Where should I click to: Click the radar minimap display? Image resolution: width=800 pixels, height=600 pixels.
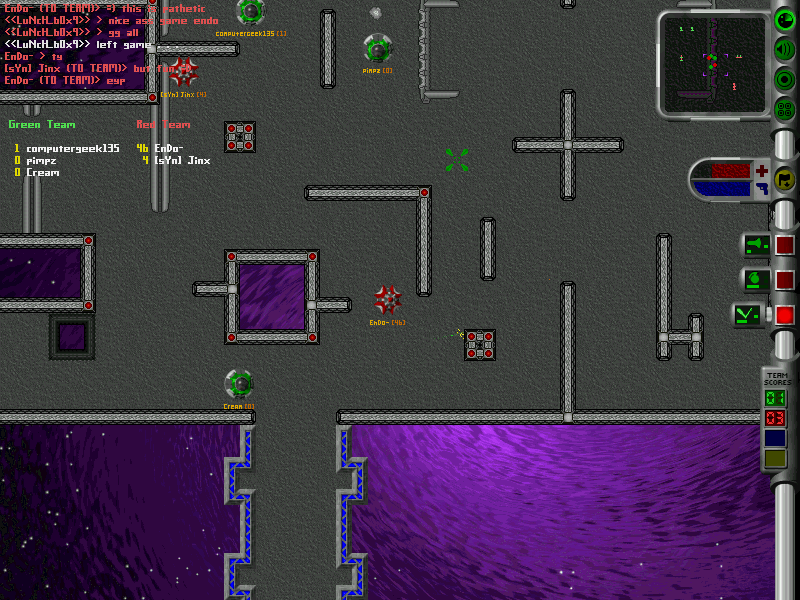tap(713, 64)
